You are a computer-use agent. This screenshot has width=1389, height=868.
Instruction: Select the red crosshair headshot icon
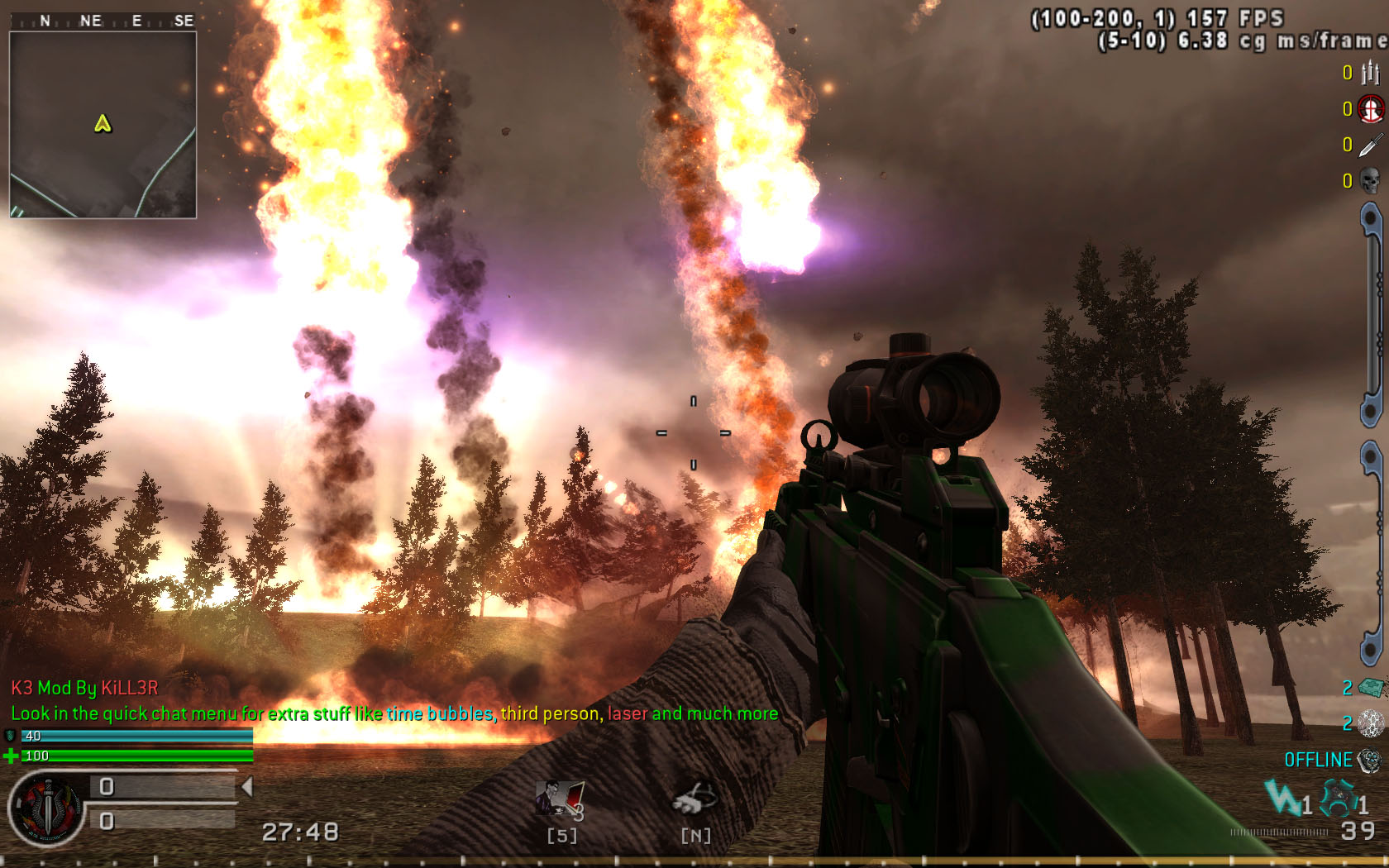[1370, 109]
